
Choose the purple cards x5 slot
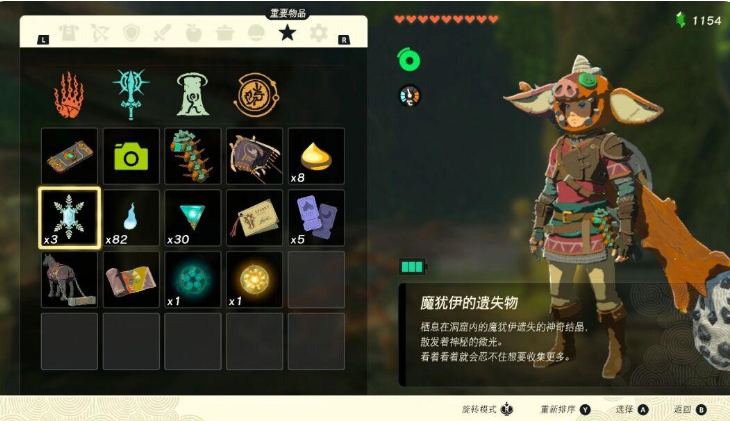point(316,218)
